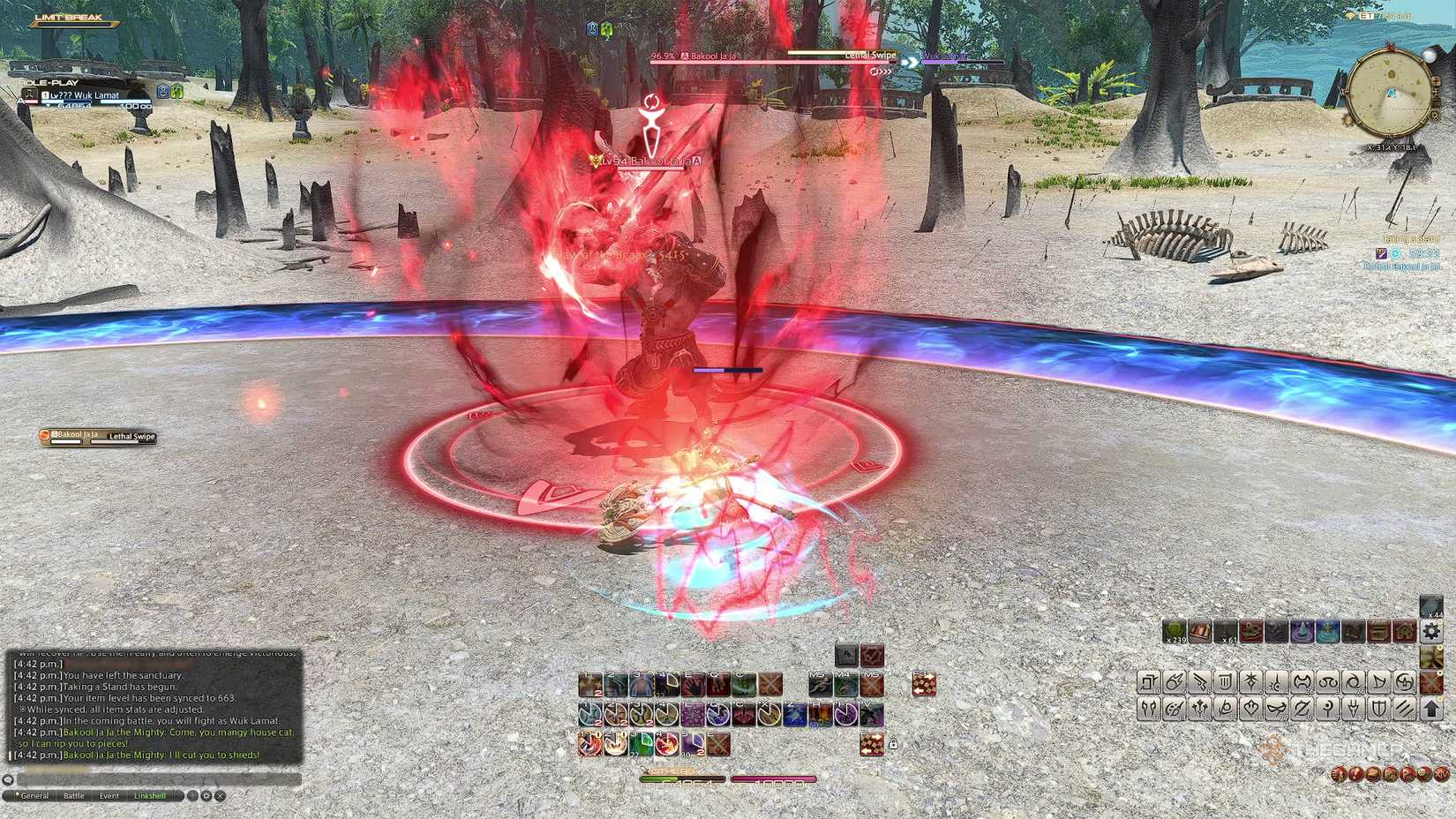Click the checkmark commendation icon above the hotbar
Screen dimensions: 1456x819
point(872,654)
